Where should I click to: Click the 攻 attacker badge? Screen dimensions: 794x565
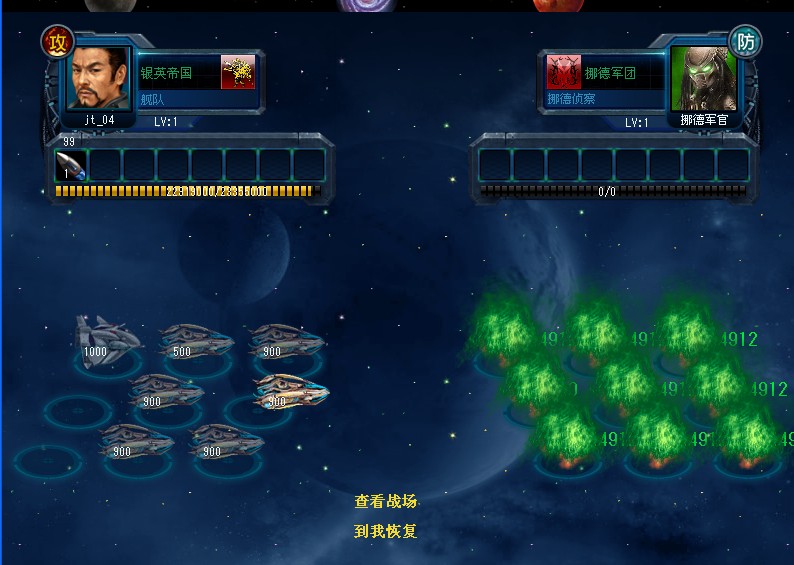[x=57, y=42]
